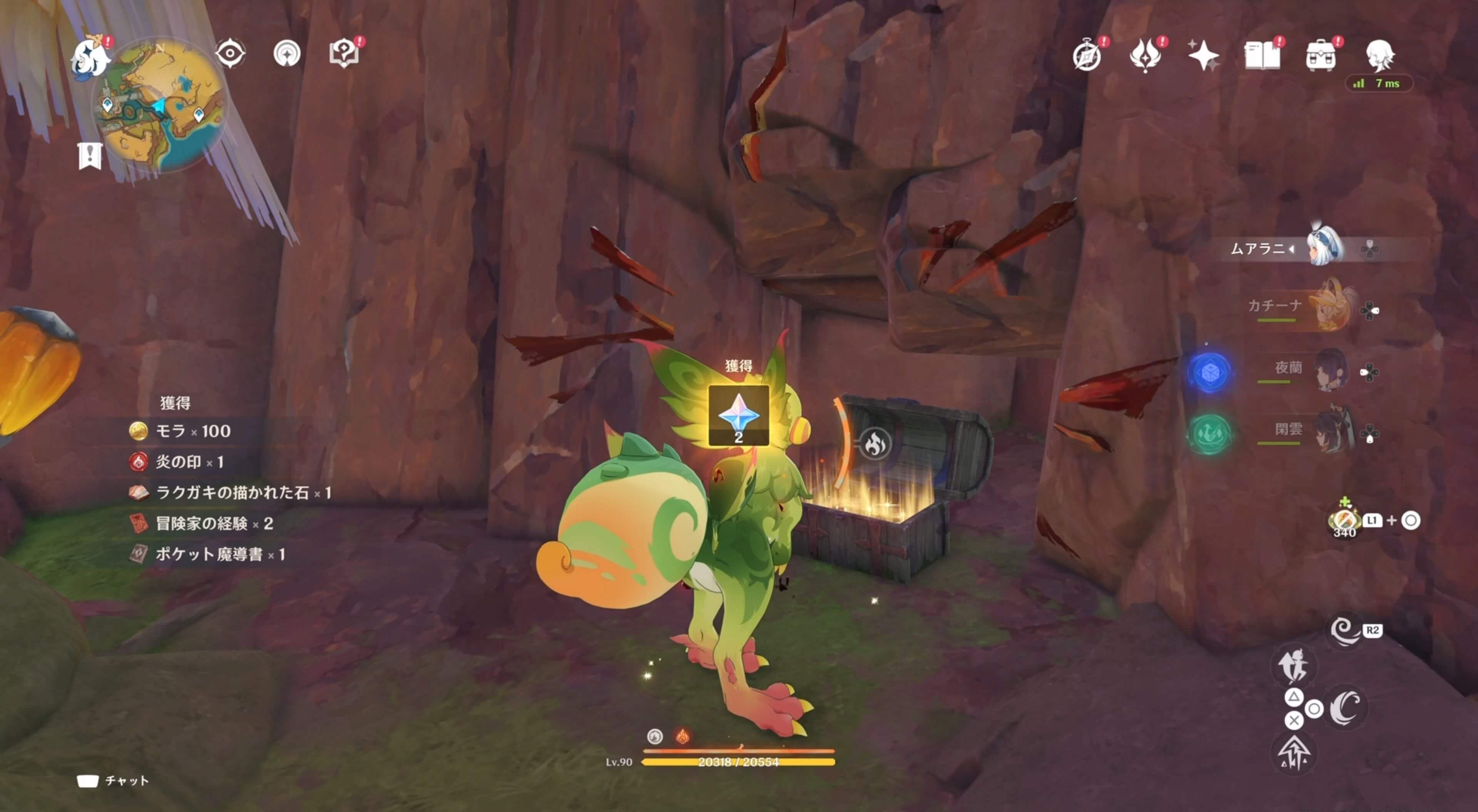Open the tutorial question-mark icon
Viewport: 1478px width, 812px height.
[344, 54]
